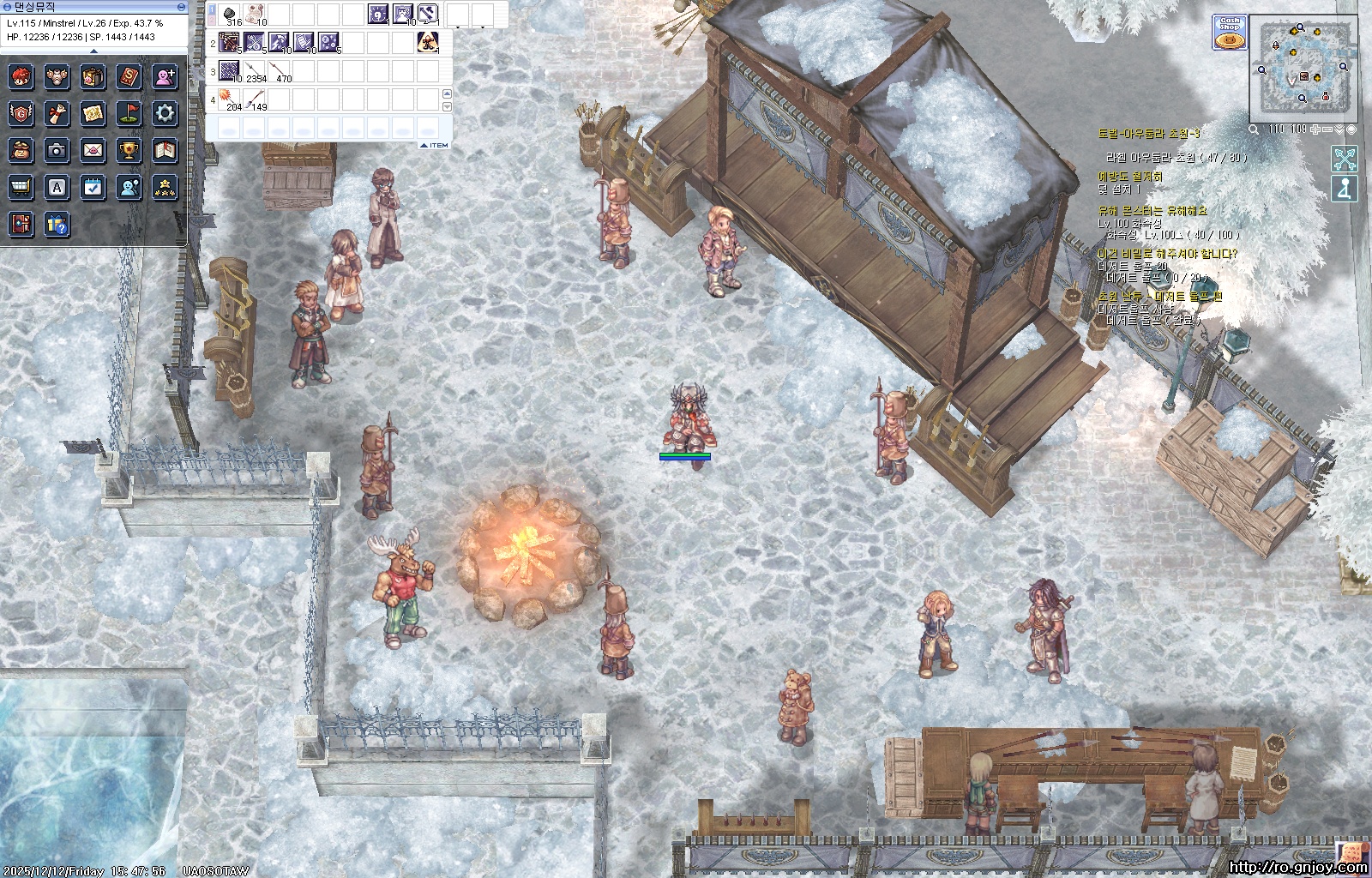
Task: Click the minimap
Action: click(1303, 69)
